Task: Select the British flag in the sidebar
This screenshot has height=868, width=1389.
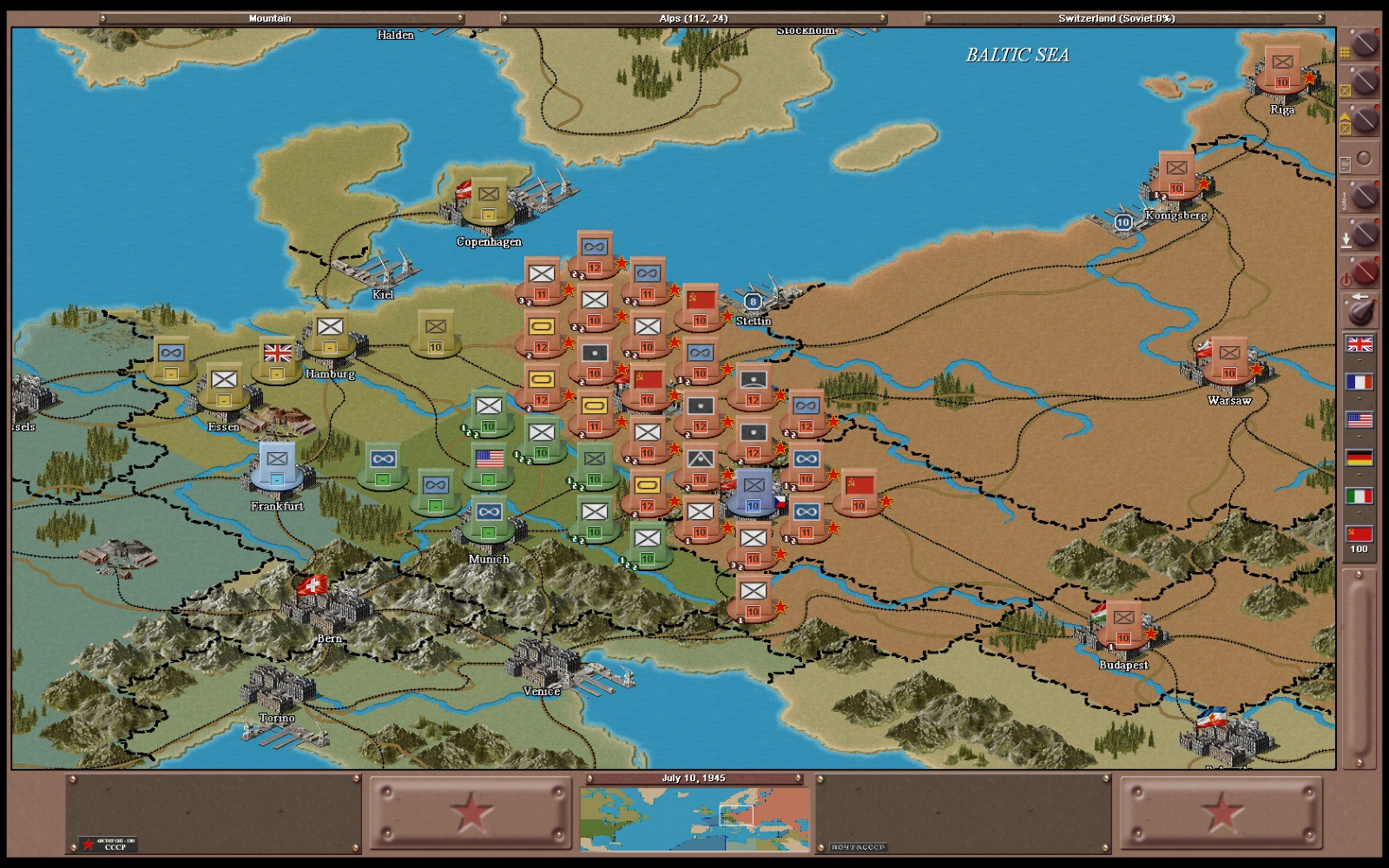Action: tap(1359, 345)
